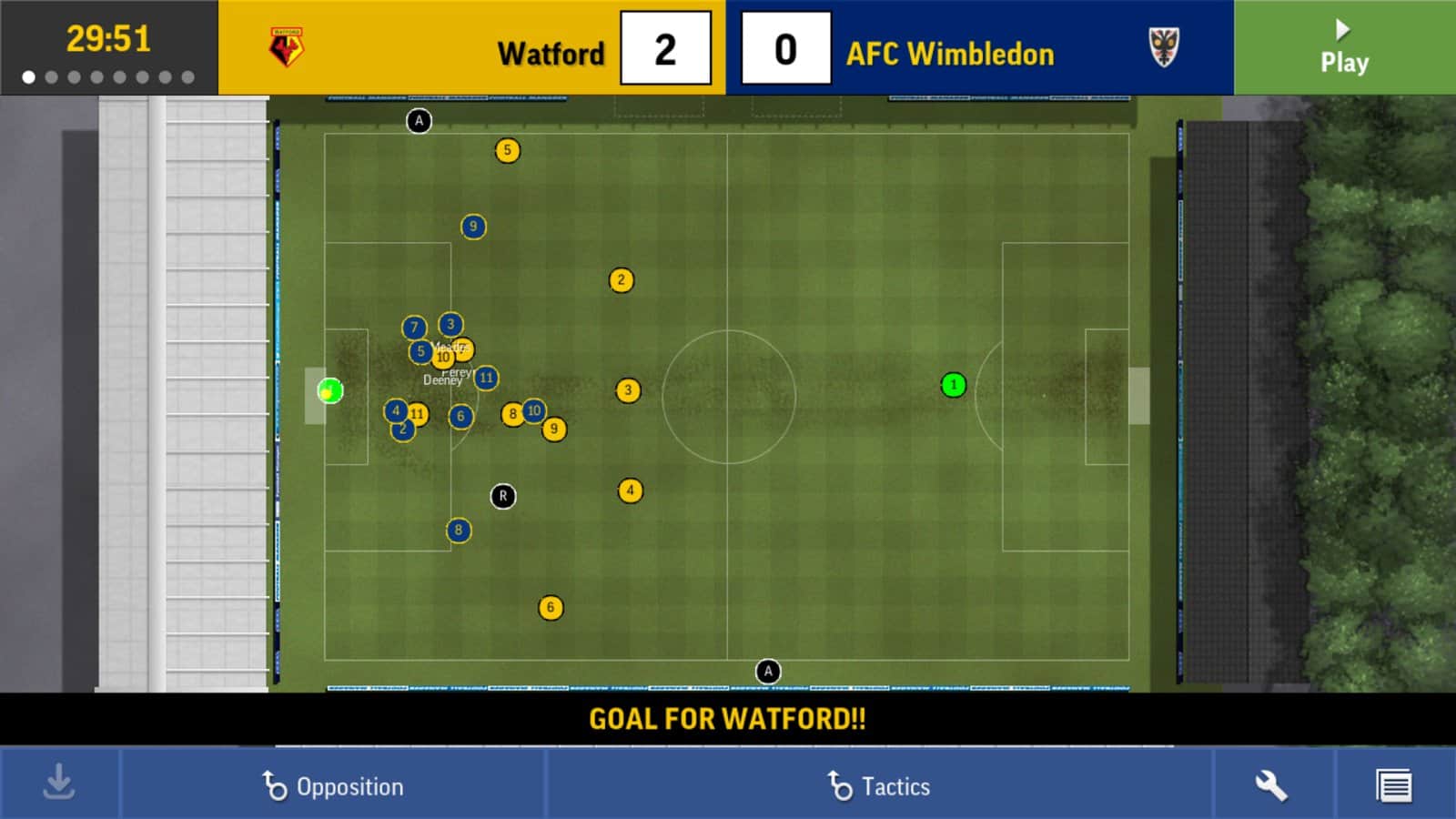Click the download arrow icon
1456x819 pixels.
[59, 784]
